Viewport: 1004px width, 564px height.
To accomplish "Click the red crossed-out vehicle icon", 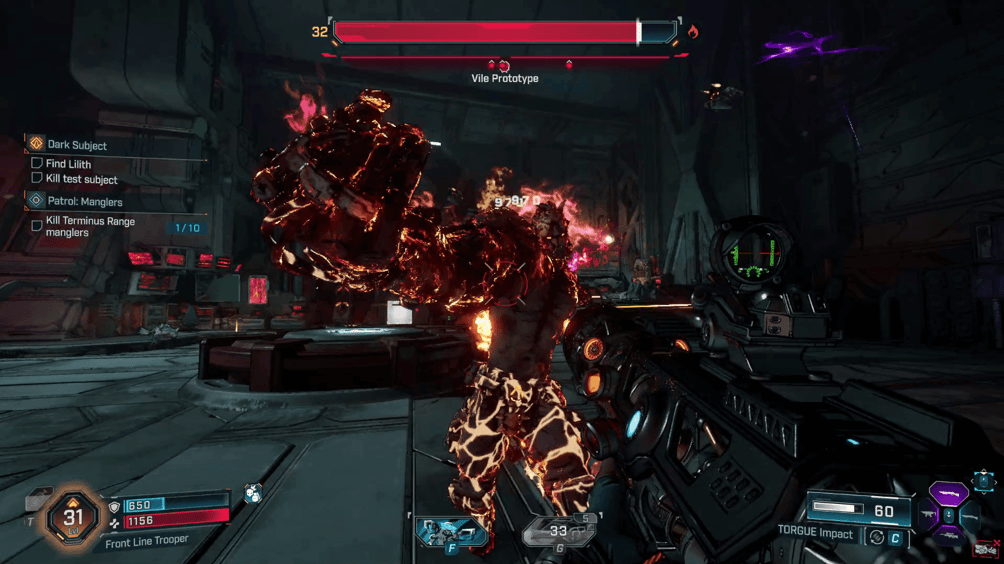I will (985, 549).
